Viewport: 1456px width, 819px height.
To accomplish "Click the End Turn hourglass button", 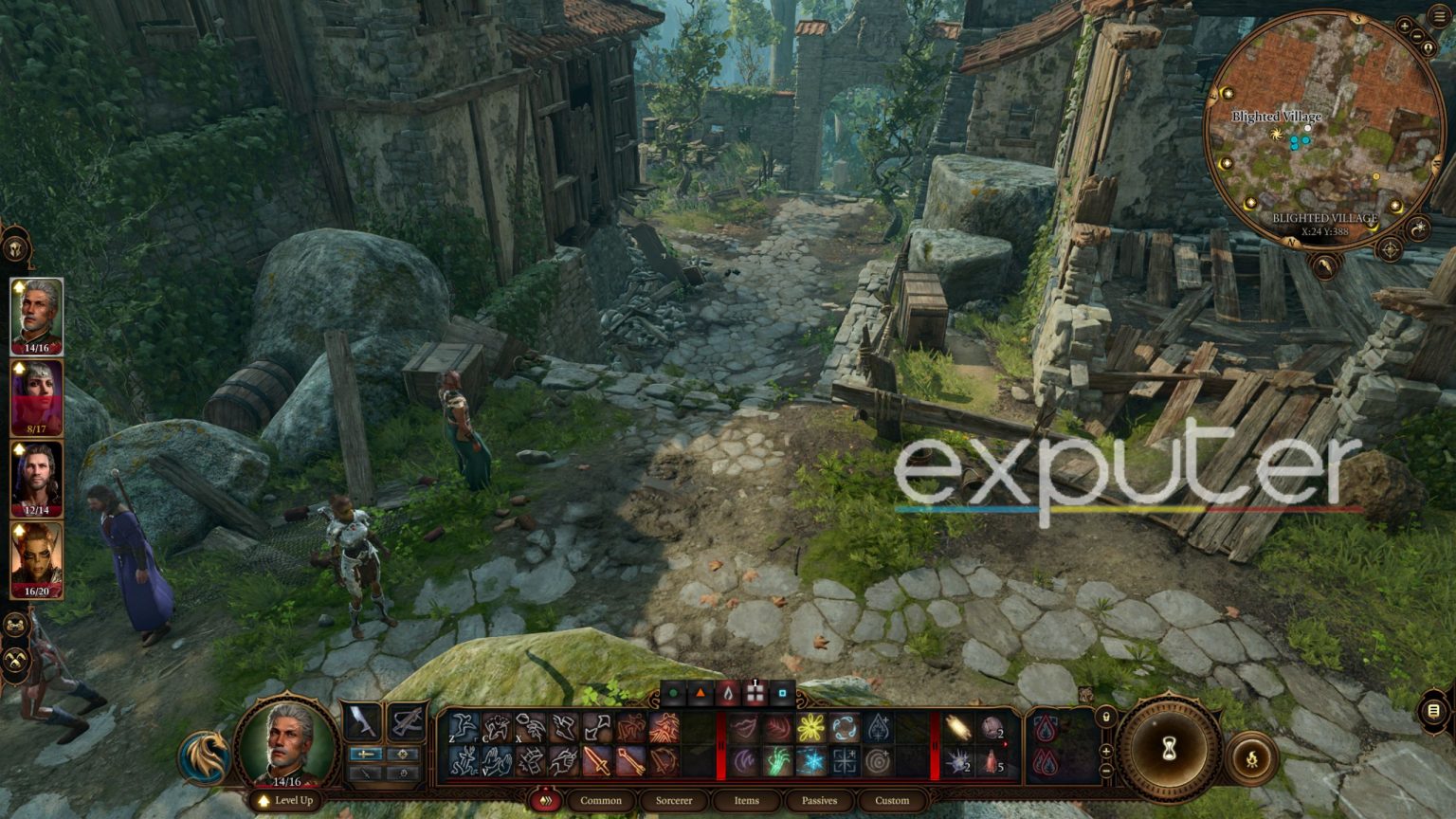I will click(x=1169, y=748).
